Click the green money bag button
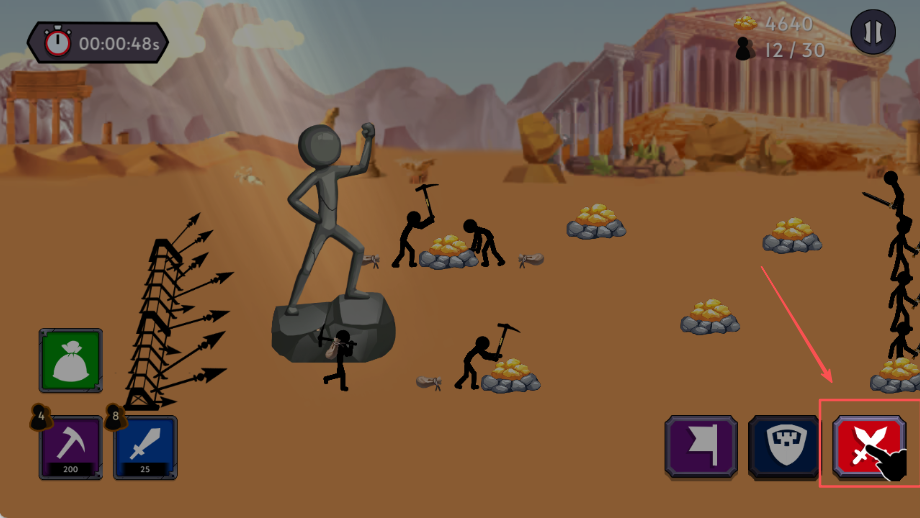This screenshot has height=518, width=920. pos(71,360)
